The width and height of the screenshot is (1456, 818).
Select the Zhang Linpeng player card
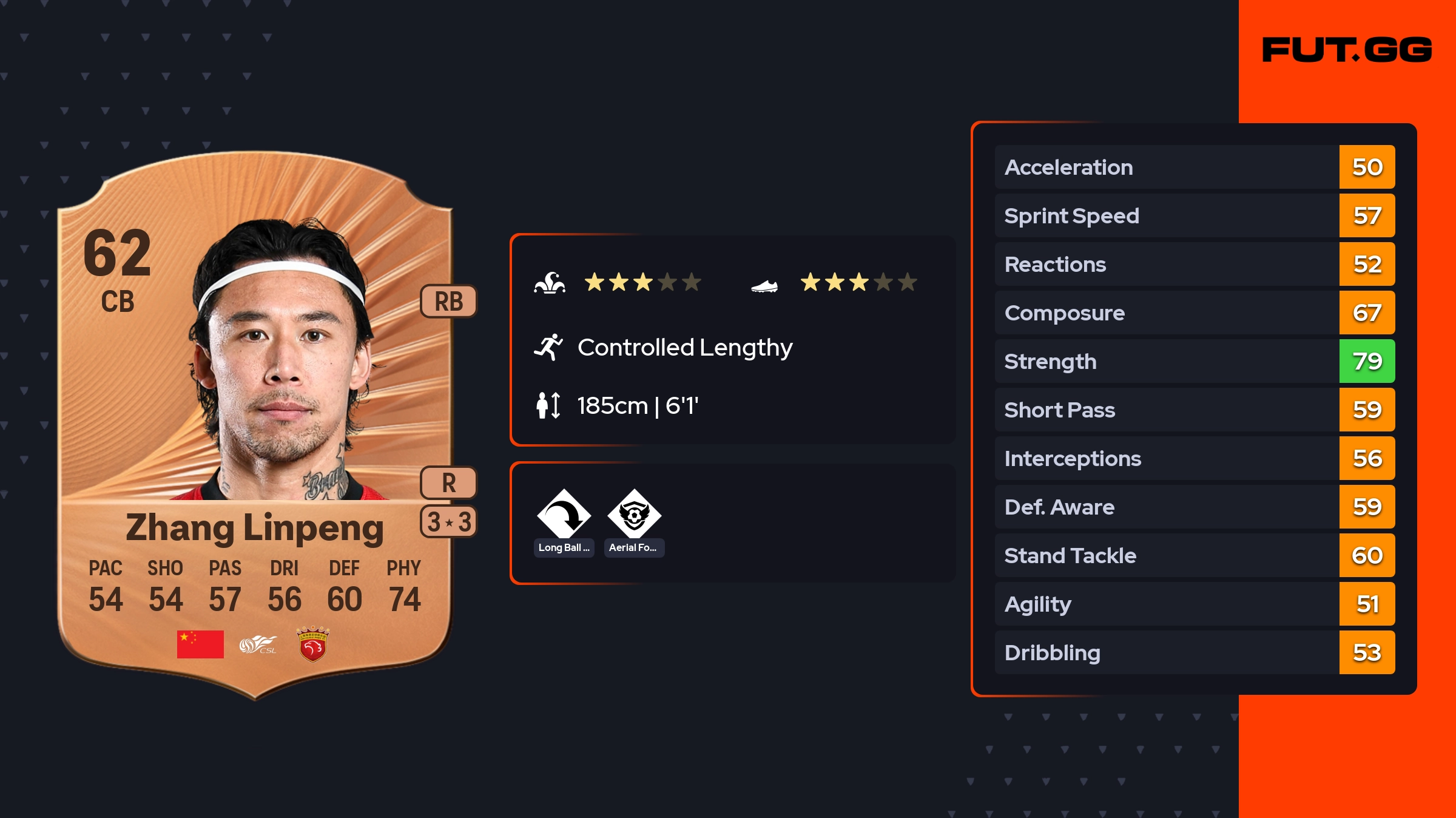[255, 425]
